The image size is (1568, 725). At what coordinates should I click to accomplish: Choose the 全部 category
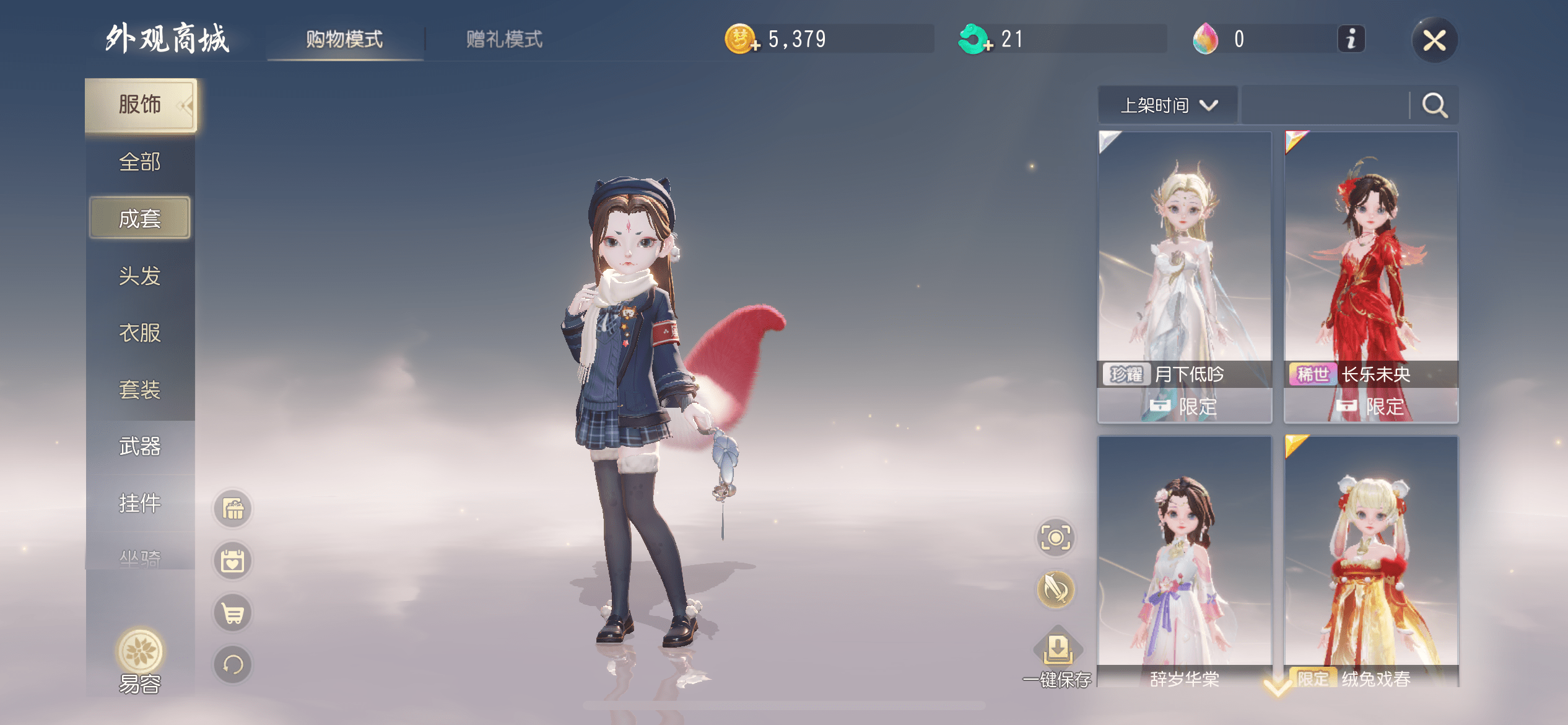(x=140, y=162)
